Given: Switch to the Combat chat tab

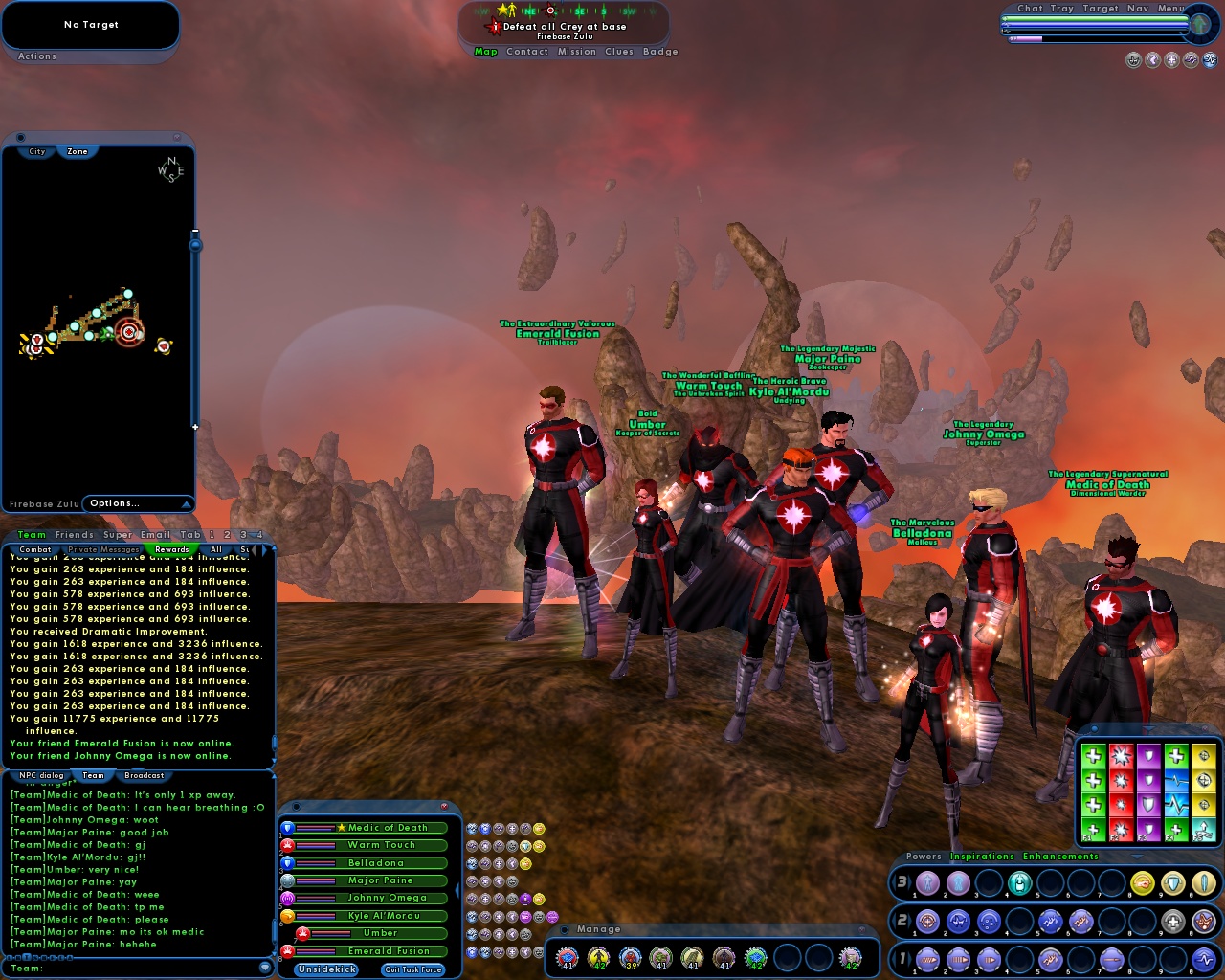Looking at the screenshot, I should 35,549.
